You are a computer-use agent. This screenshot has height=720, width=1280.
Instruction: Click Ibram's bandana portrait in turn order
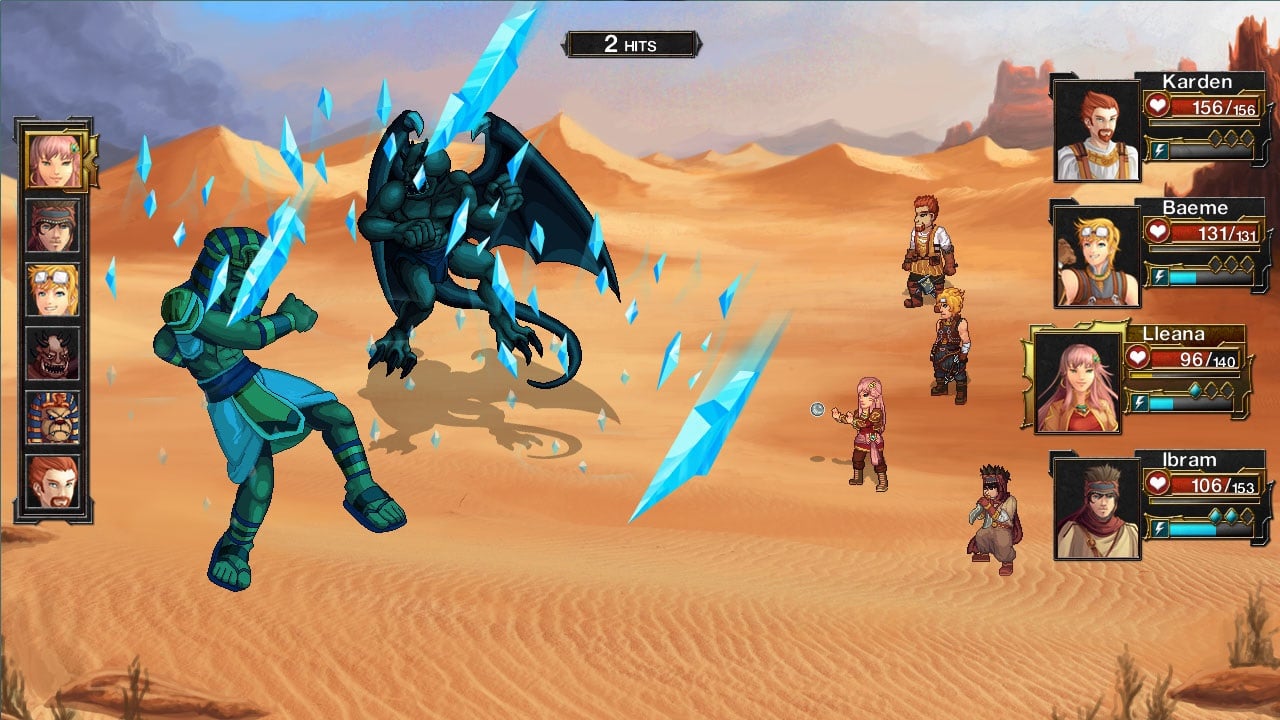click(x=53, y=225)
